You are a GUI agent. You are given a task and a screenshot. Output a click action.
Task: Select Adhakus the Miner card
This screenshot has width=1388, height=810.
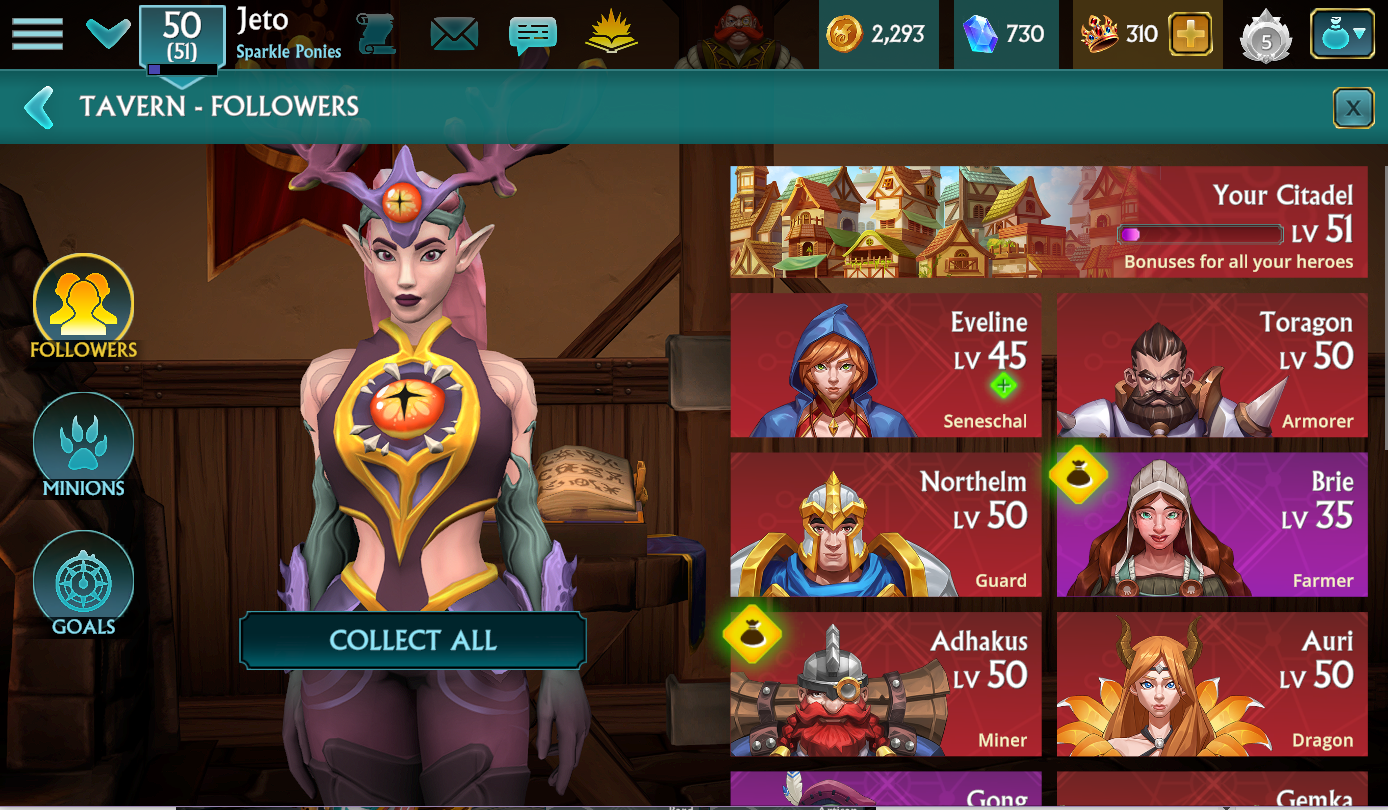[886, 685]
